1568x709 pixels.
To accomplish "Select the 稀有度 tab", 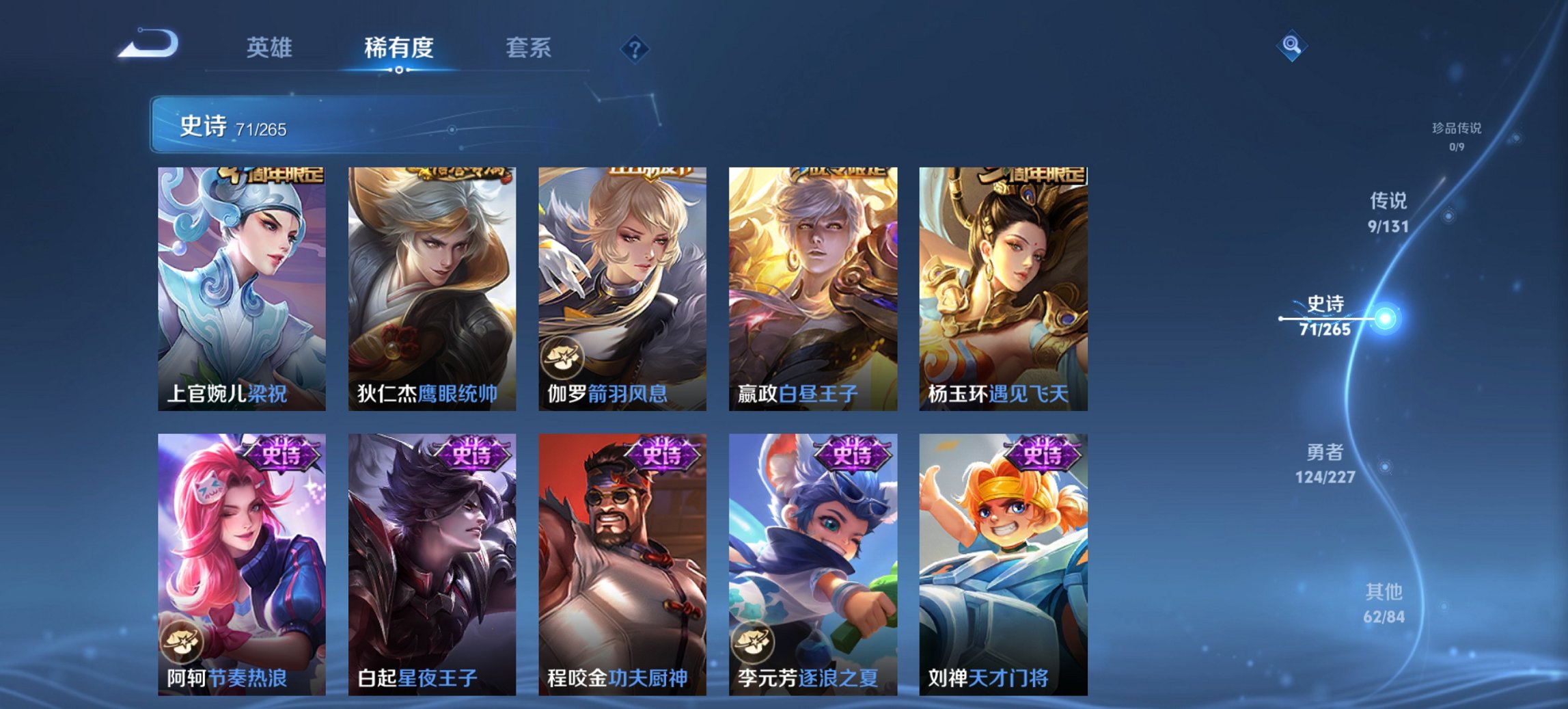I will [400, 48].
